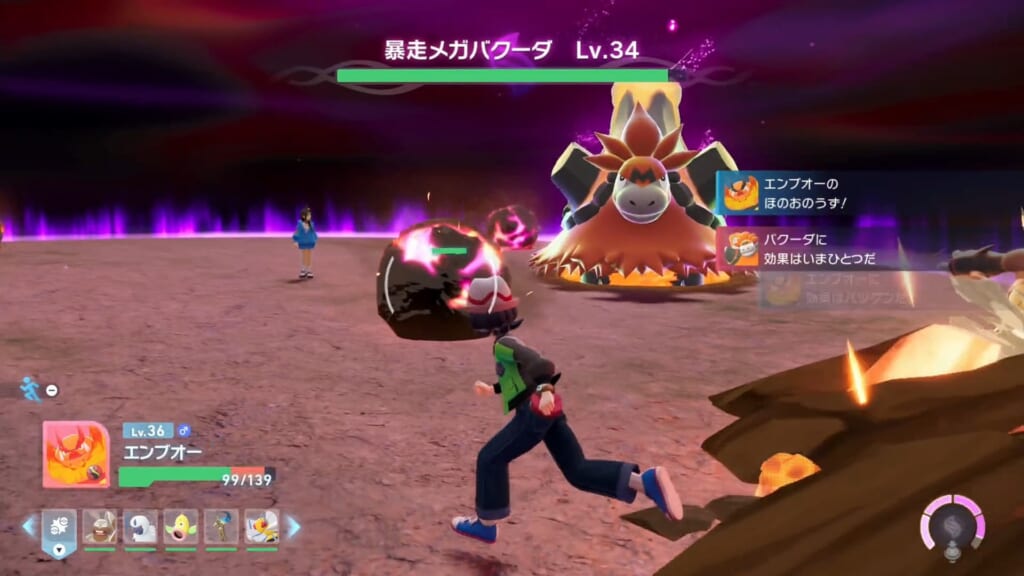This screenshot has height=576, width=1024.
Task: Click the right party bar arrow
Action: point(293,526)
